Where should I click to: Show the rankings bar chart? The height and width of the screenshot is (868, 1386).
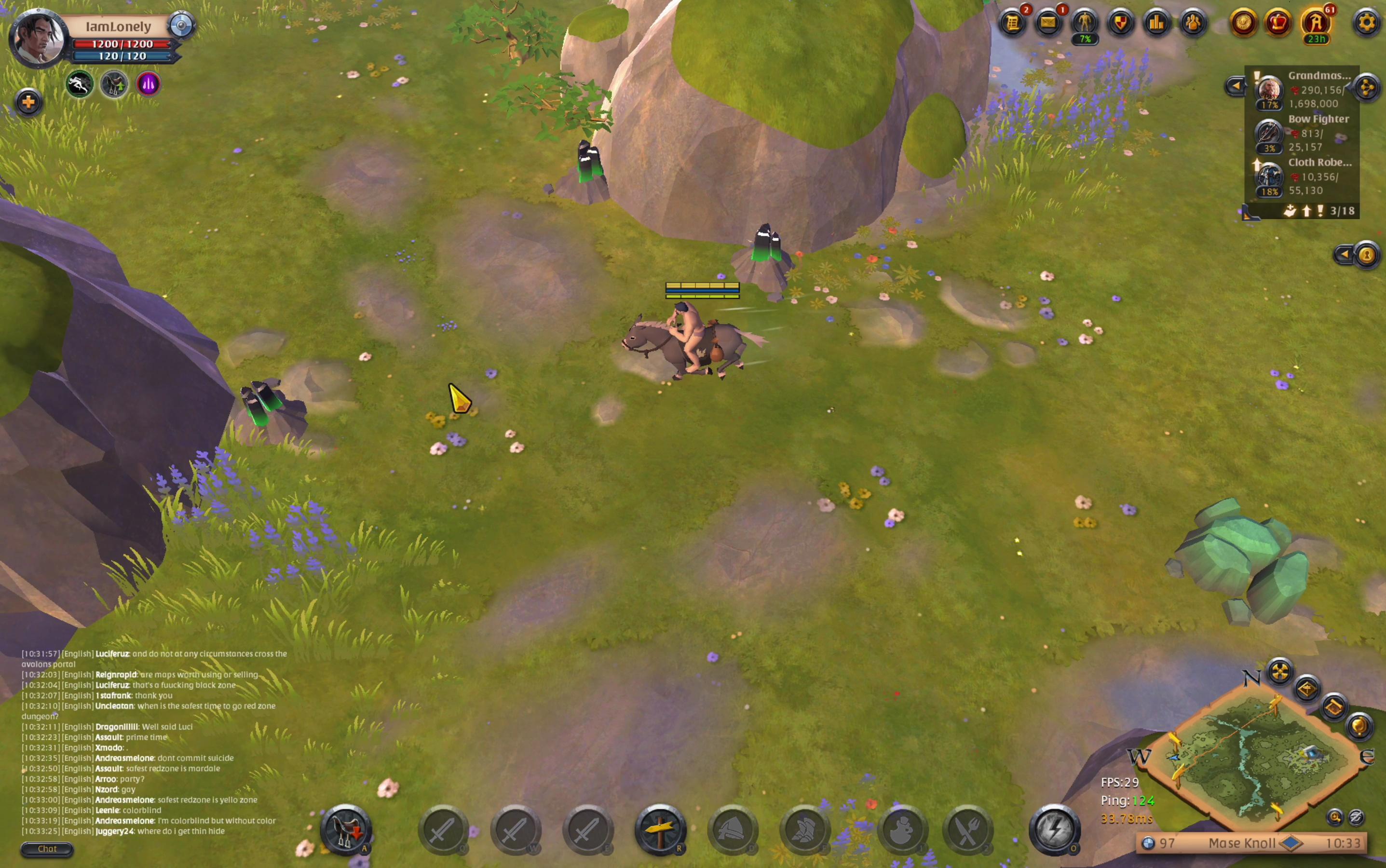(x=1157, y=23)
